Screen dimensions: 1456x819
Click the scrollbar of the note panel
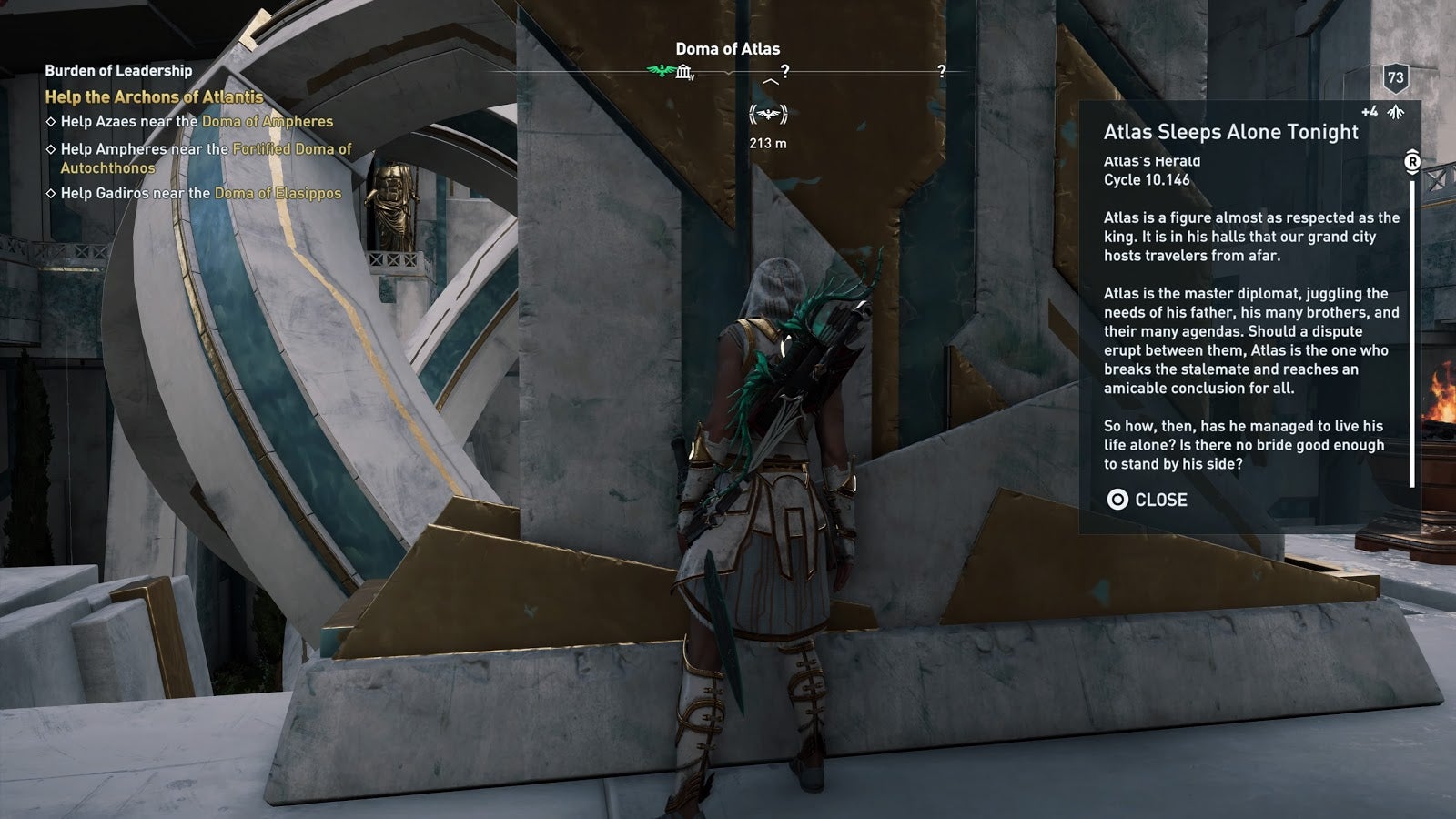point(1412,328)
